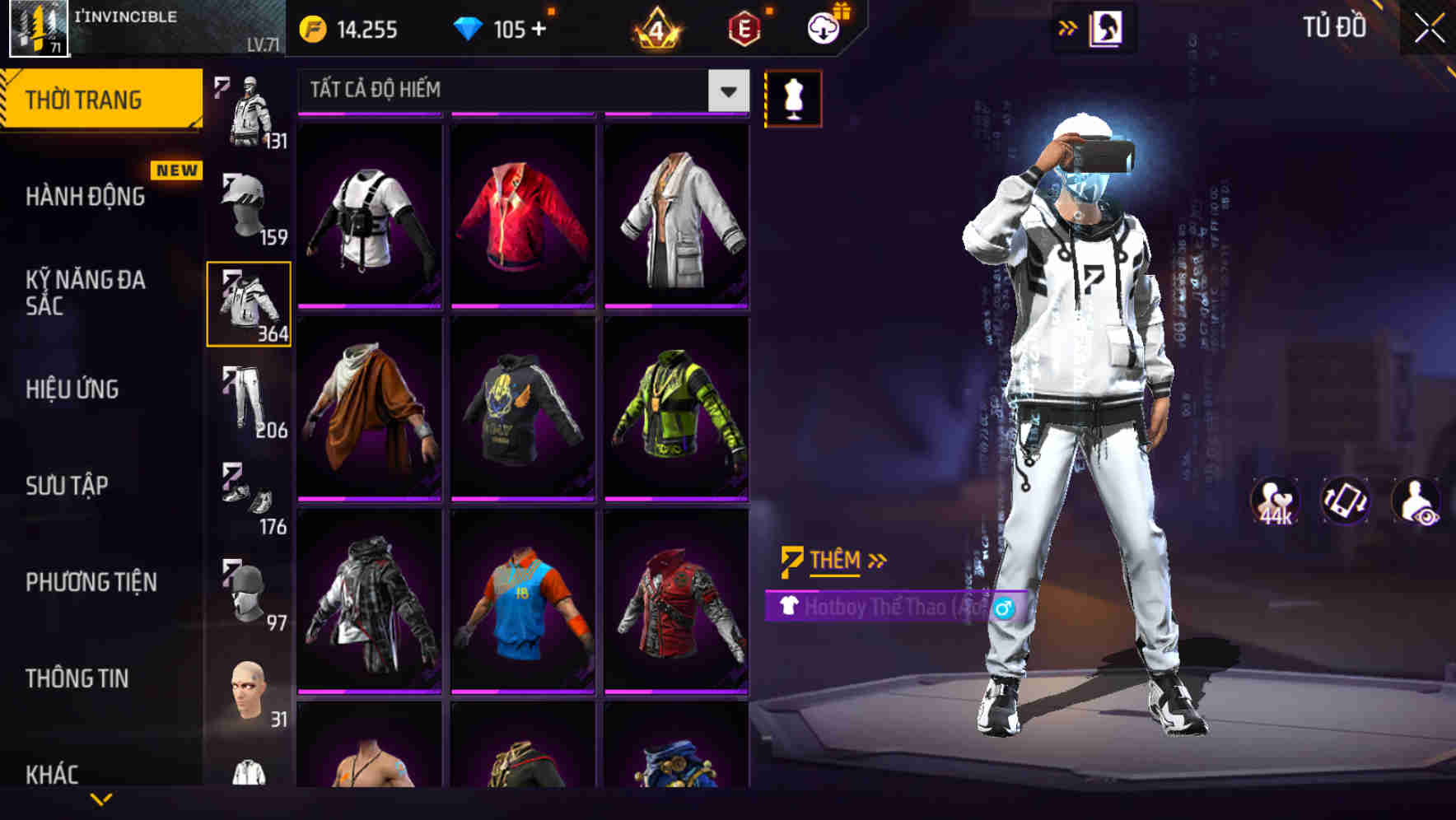Switch to the HÀNH ĐỘNG tab
The image size is (1456, 820).
point(85,196)
